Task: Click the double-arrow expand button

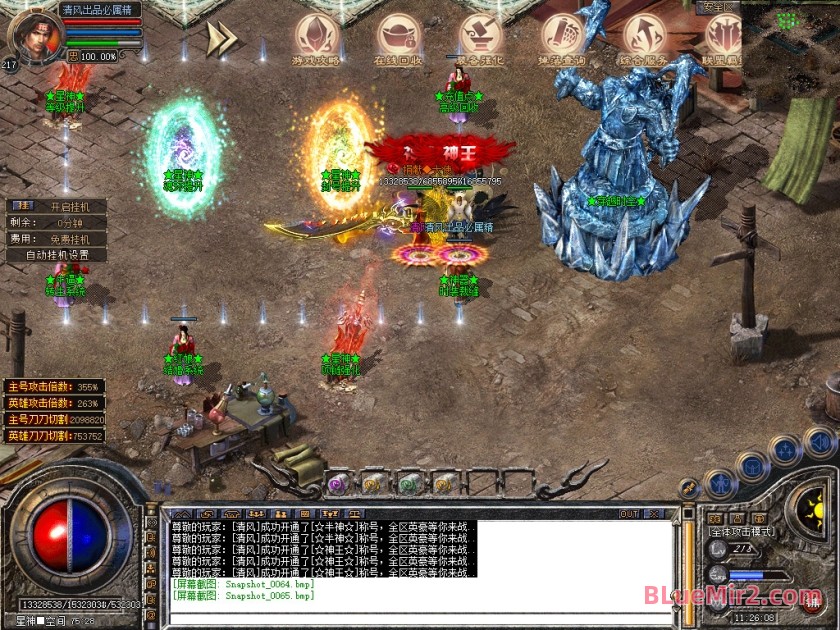Action: pyautogui.click(x=222, y=38)
